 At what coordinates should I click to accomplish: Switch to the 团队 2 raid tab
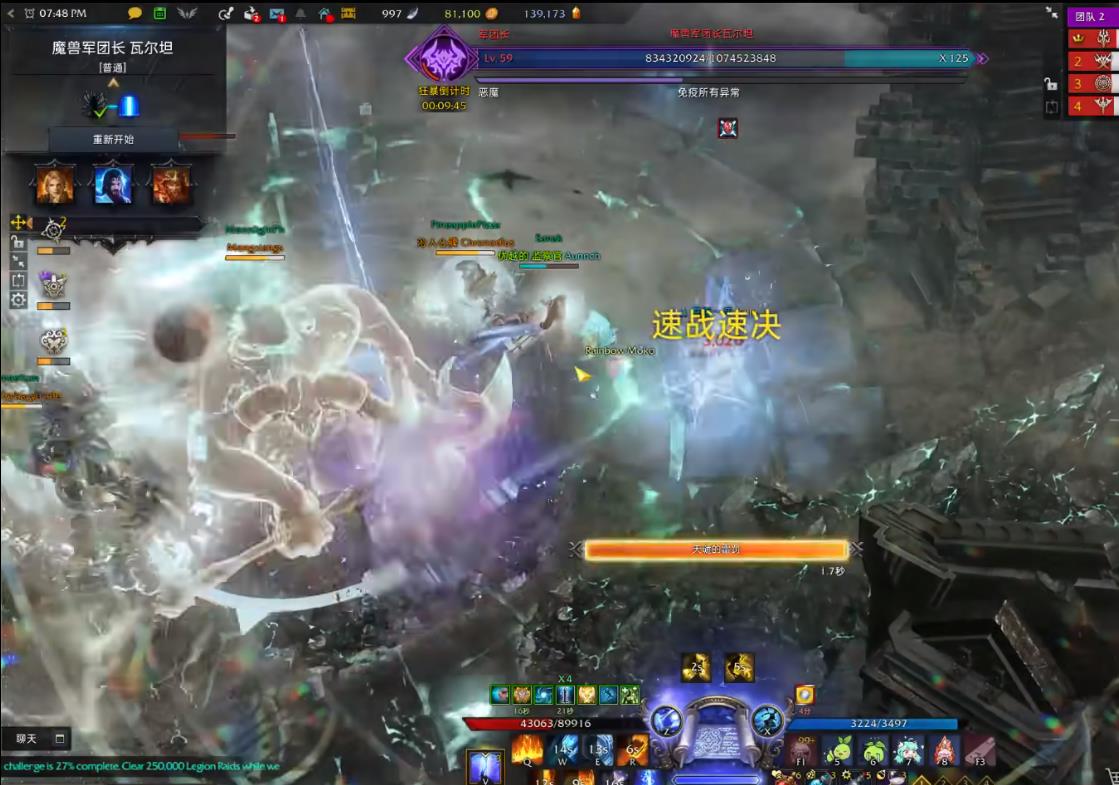click(x=1090, y=17)
